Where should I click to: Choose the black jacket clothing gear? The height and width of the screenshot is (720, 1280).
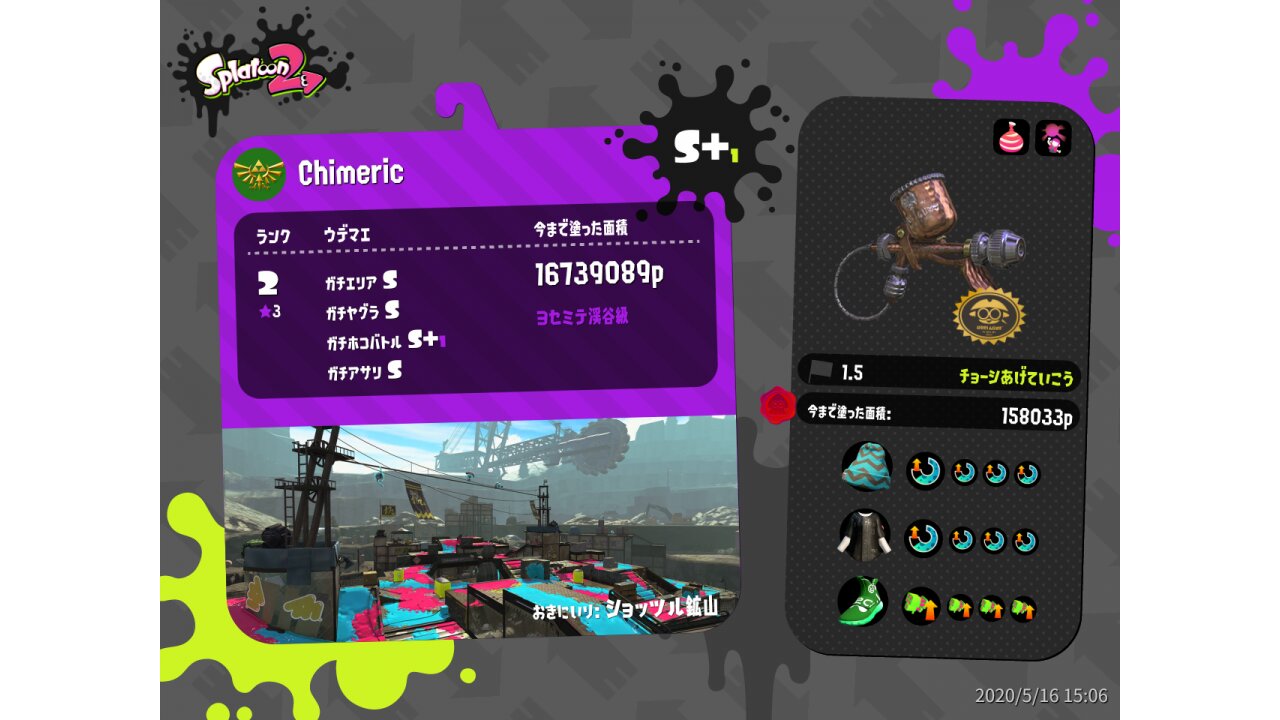click(863, 536)
